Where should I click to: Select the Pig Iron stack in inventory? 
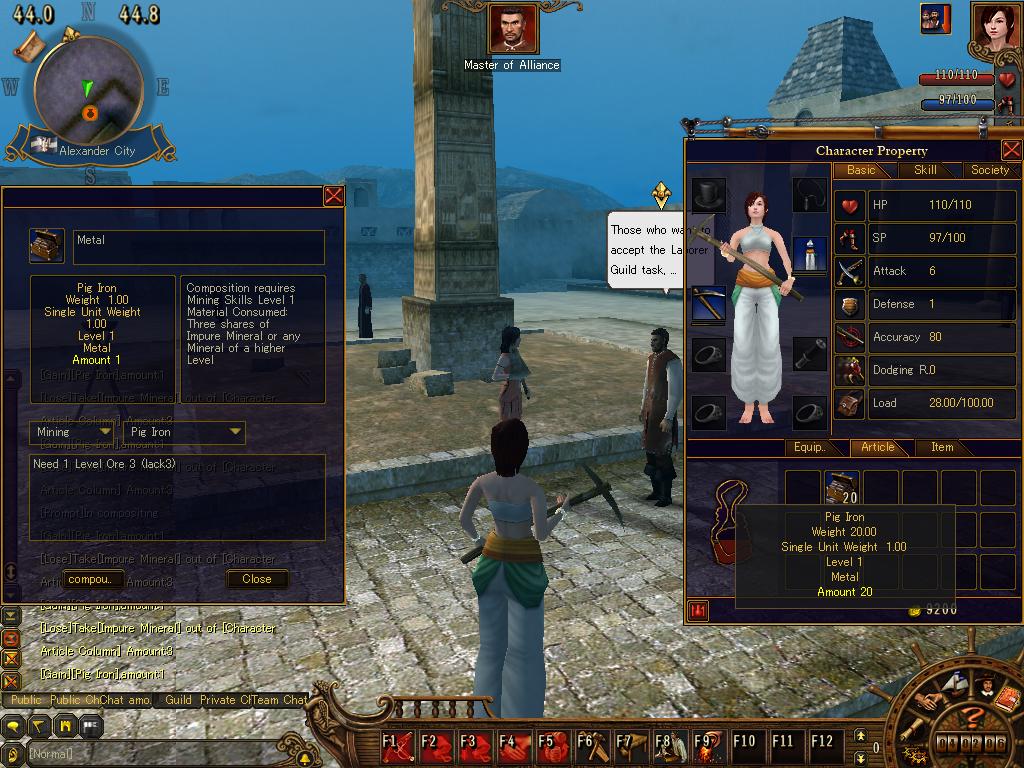tap(842, 487)
